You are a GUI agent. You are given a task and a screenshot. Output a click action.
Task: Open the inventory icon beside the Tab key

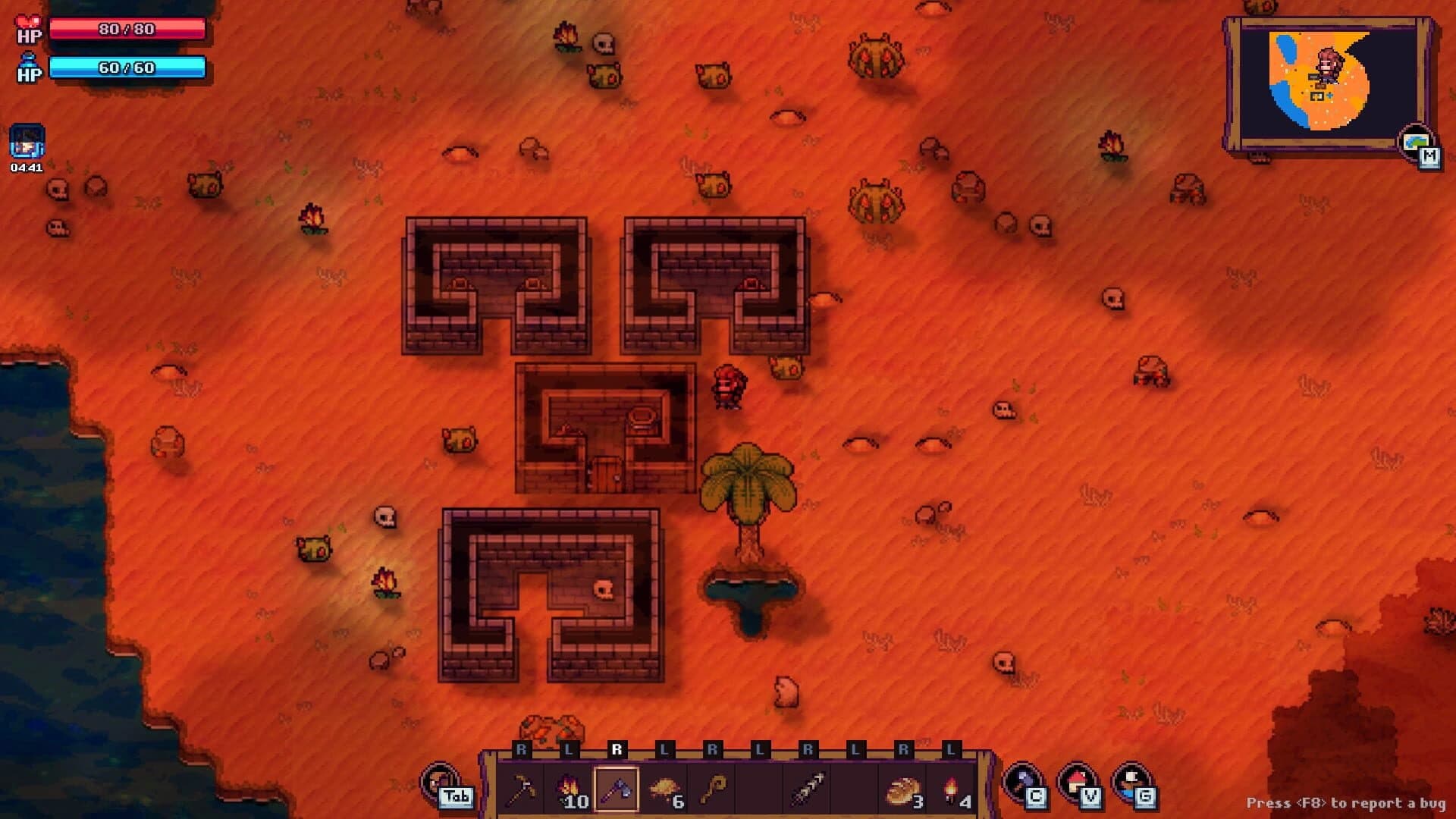[438, 785]
